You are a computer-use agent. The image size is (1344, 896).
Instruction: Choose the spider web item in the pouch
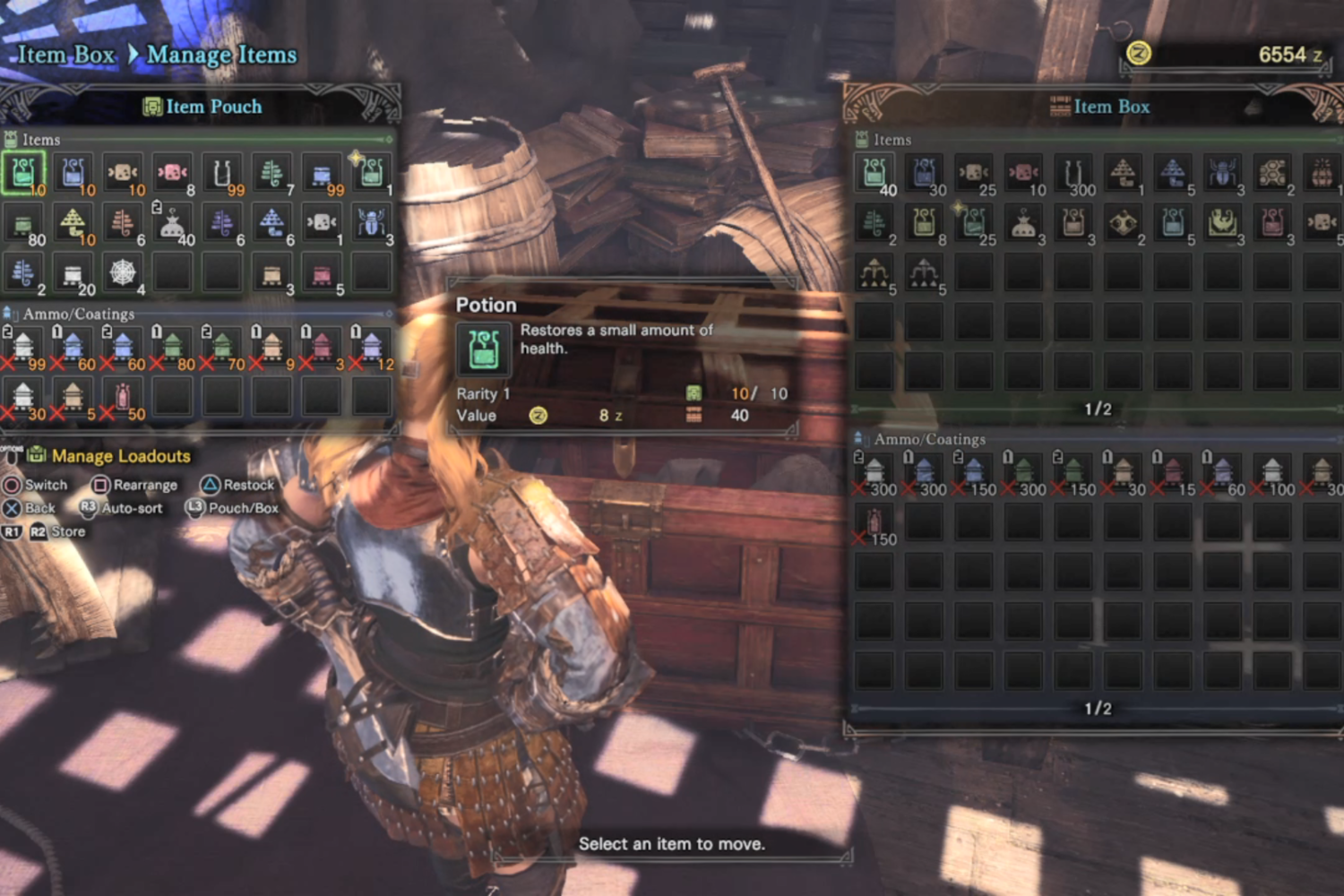(x=123, y=271)
